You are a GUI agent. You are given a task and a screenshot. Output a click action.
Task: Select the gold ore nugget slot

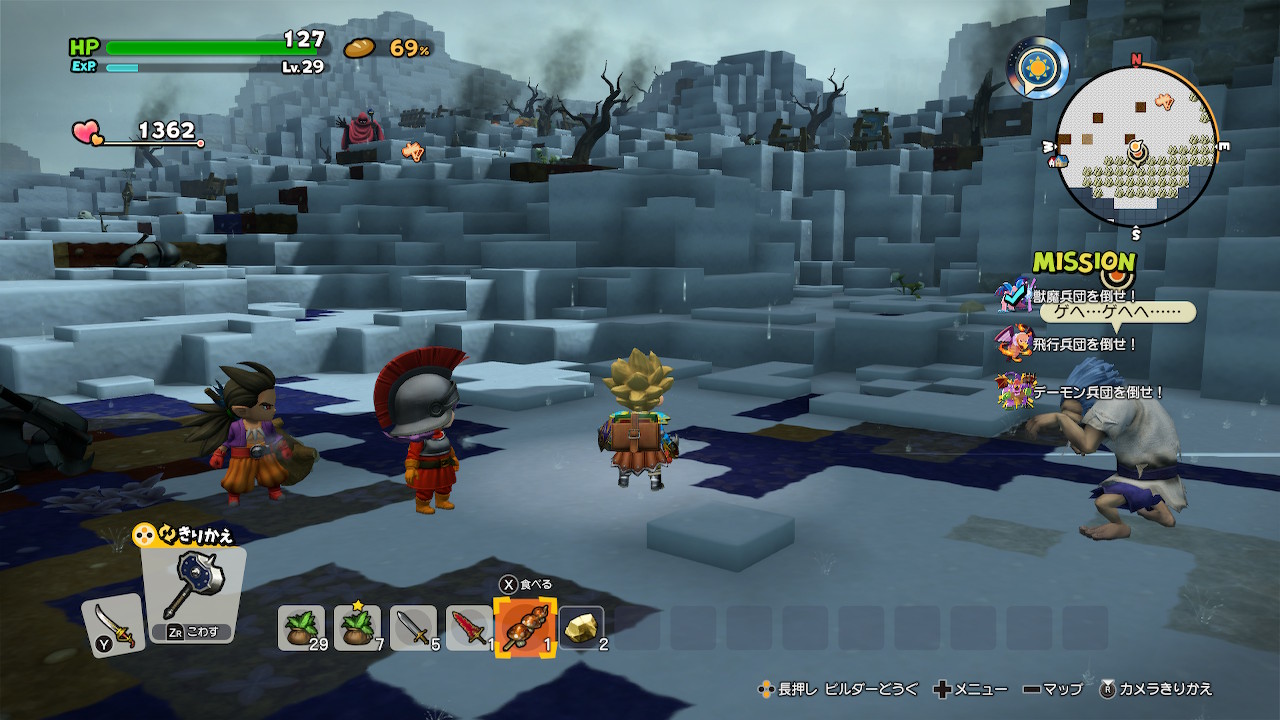581,627
